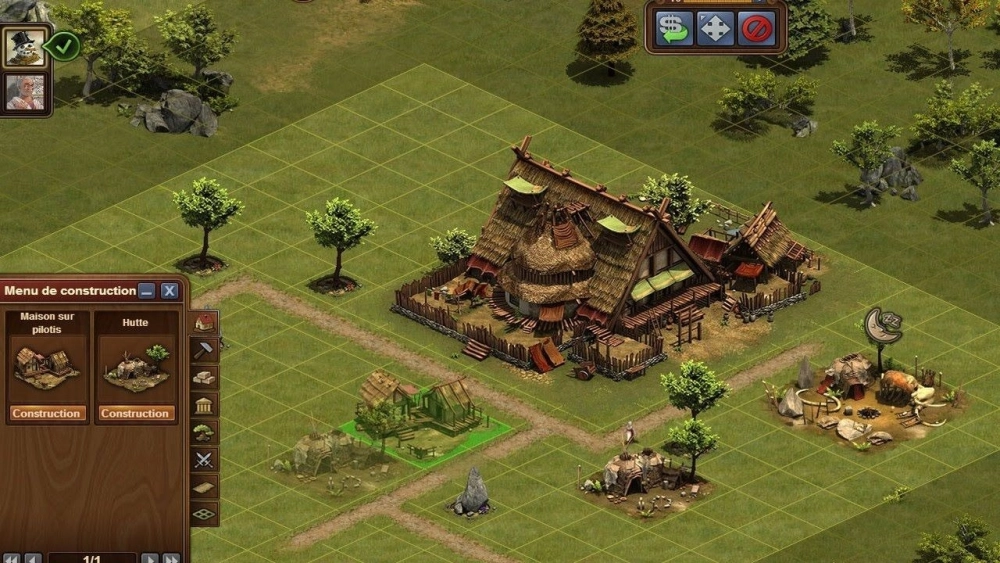Open the white-haired advisor quest portrait
This screenshot has width=1000, height=563.
tap(24, 92)
